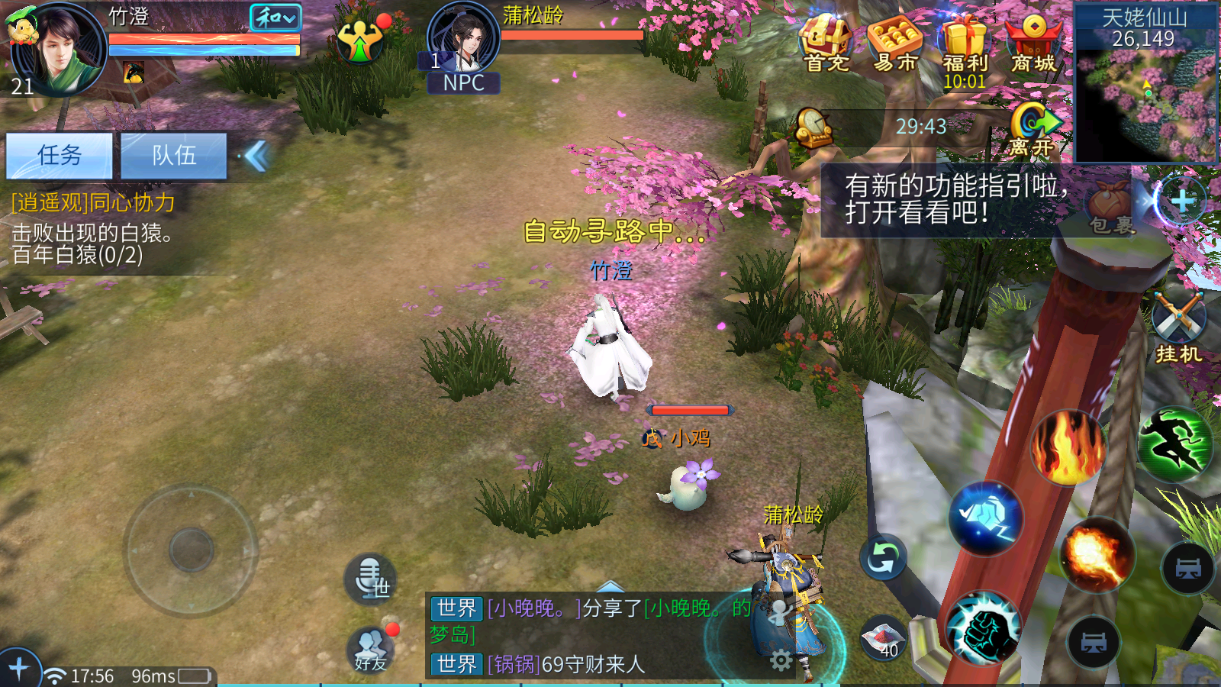This screenshot has height=687, width=1221.
Task: Leave the instance with 离开 button
Action: pos(1033,127)
